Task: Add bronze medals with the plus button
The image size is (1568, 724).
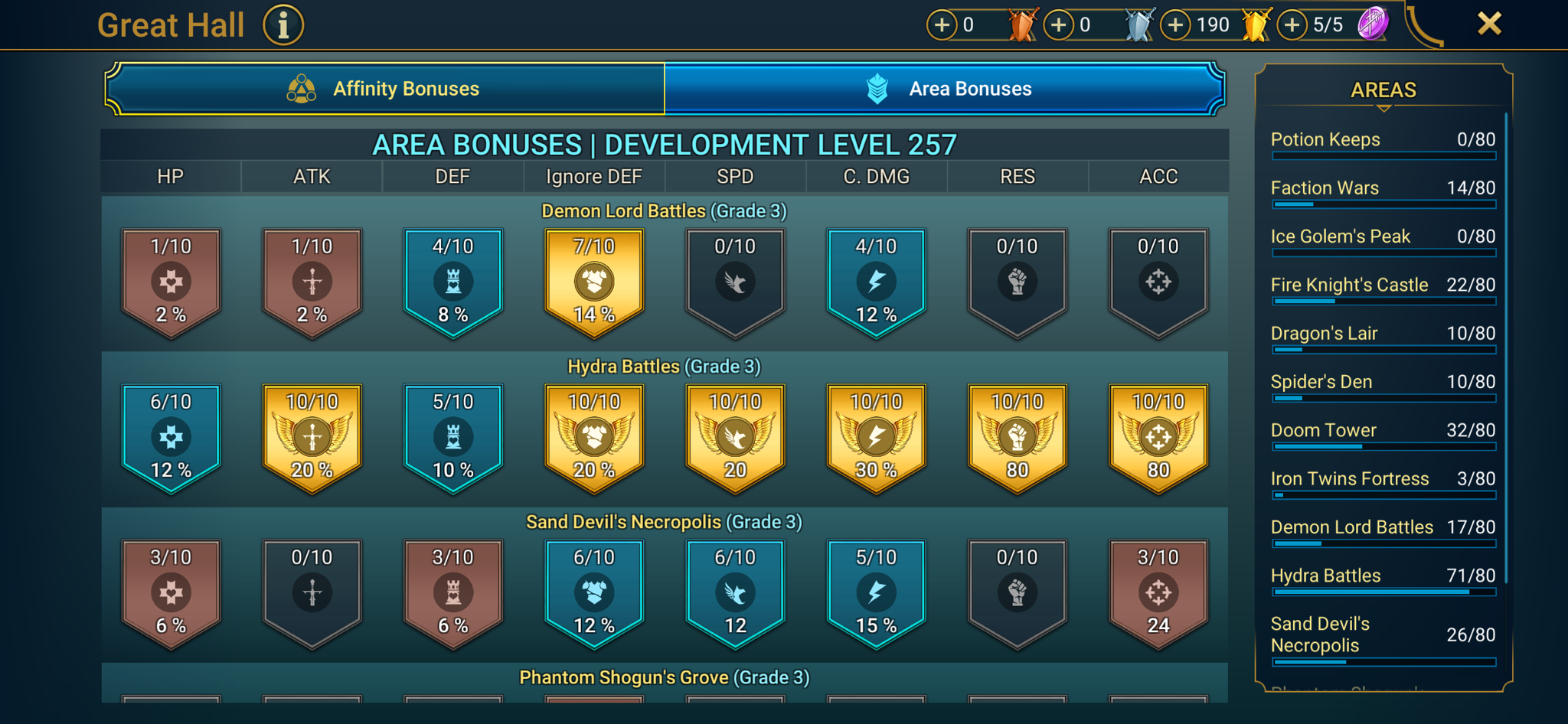Action: (x=940, y=24)
